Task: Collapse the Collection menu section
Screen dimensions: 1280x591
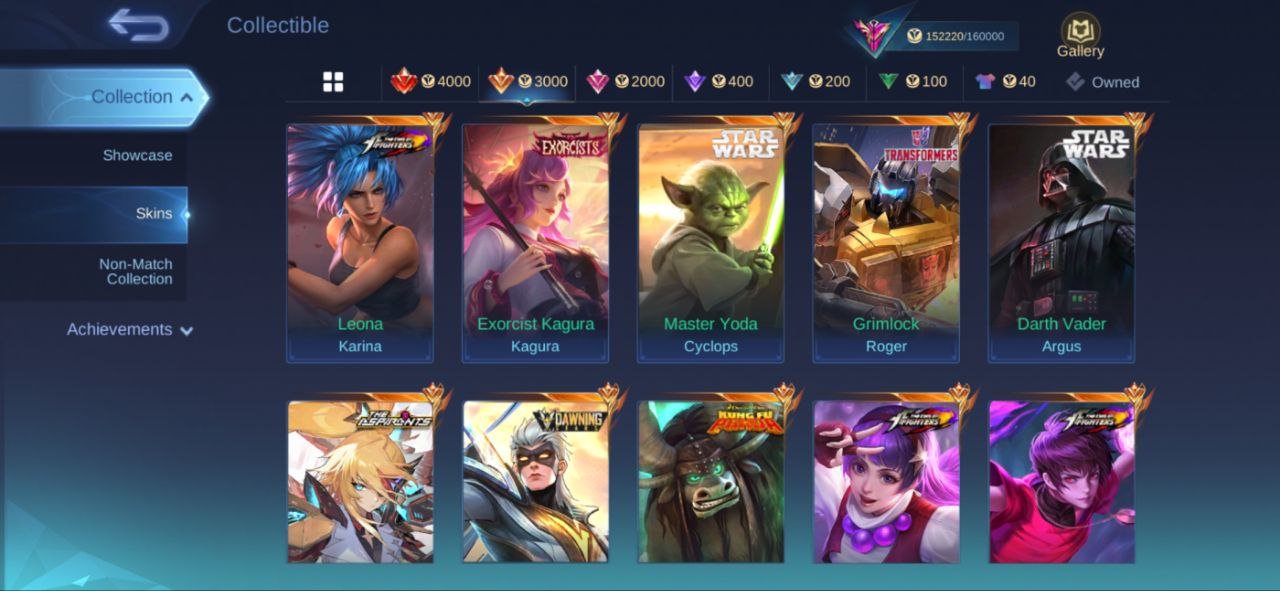Action: (132, 97)
